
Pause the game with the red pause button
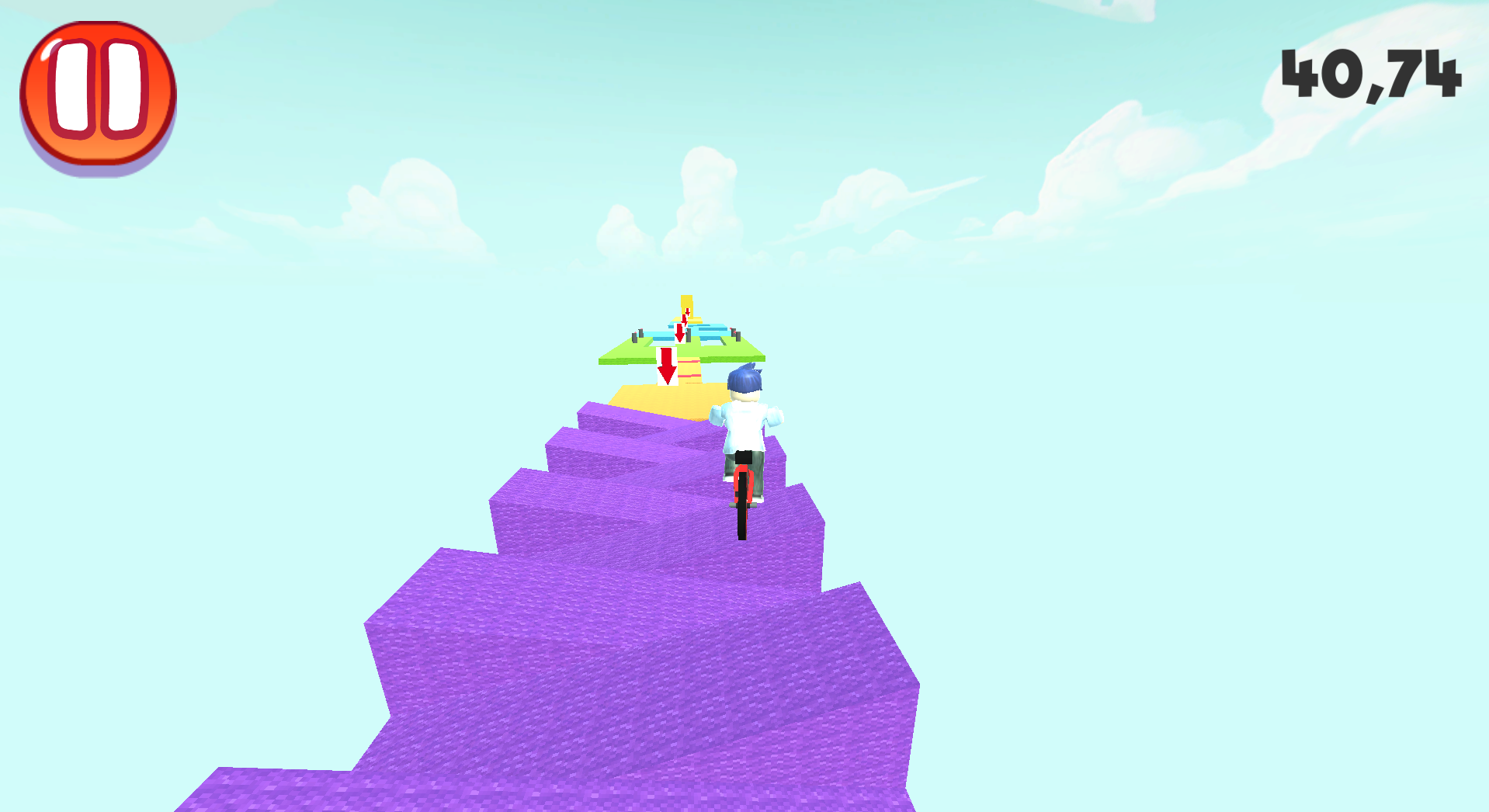tap(98, 93)
